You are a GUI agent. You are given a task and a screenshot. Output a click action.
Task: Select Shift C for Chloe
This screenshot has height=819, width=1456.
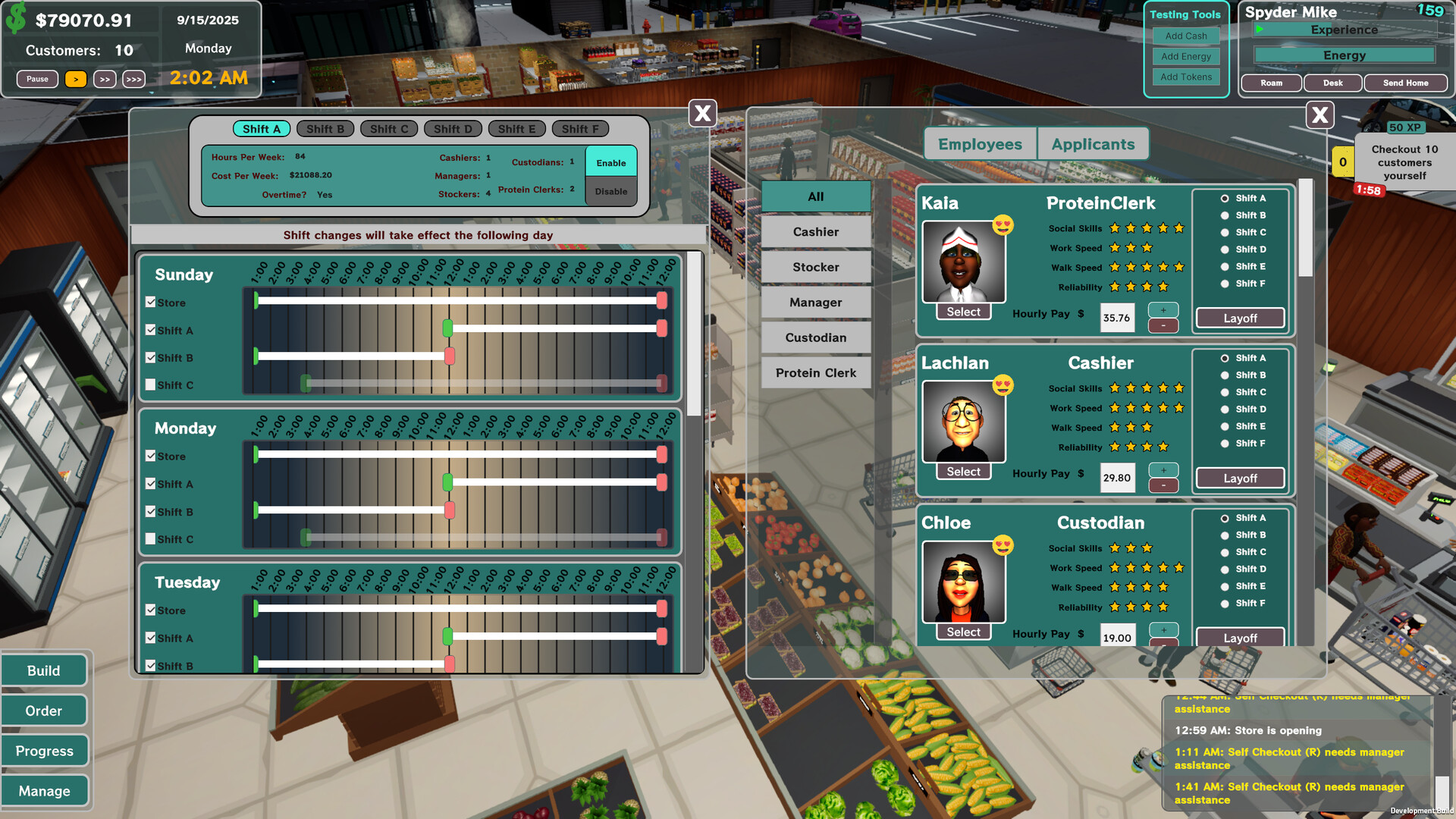point(1225,552)
